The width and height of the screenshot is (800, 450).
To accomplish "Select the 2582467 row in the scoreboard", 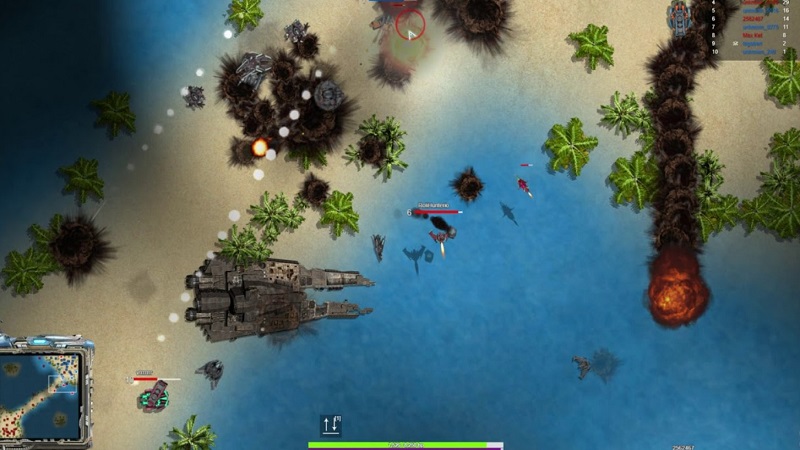I will (x=752, y=19).
